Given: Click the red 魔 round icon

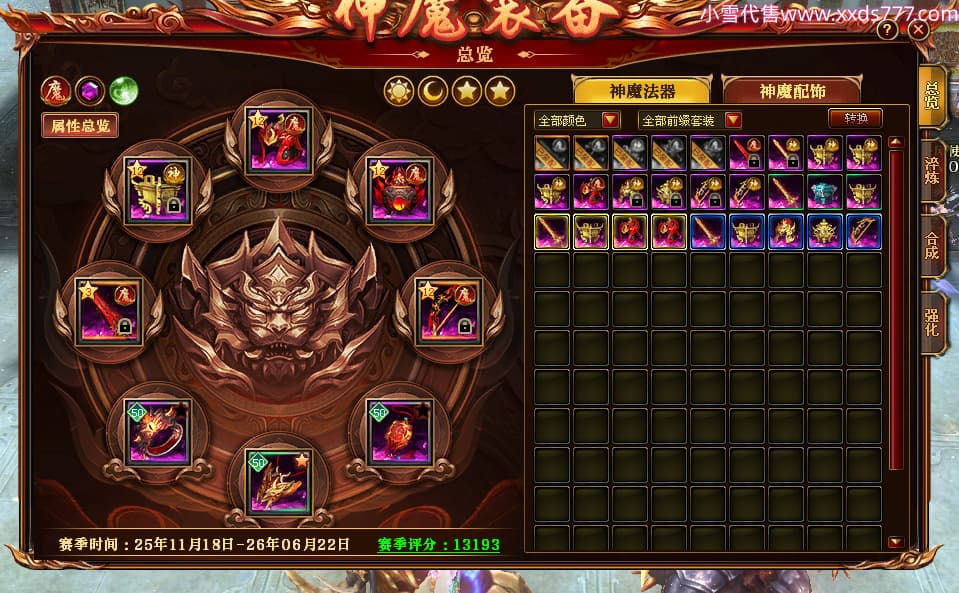Looking at the screenshot, I should click(x=55, y=92).
